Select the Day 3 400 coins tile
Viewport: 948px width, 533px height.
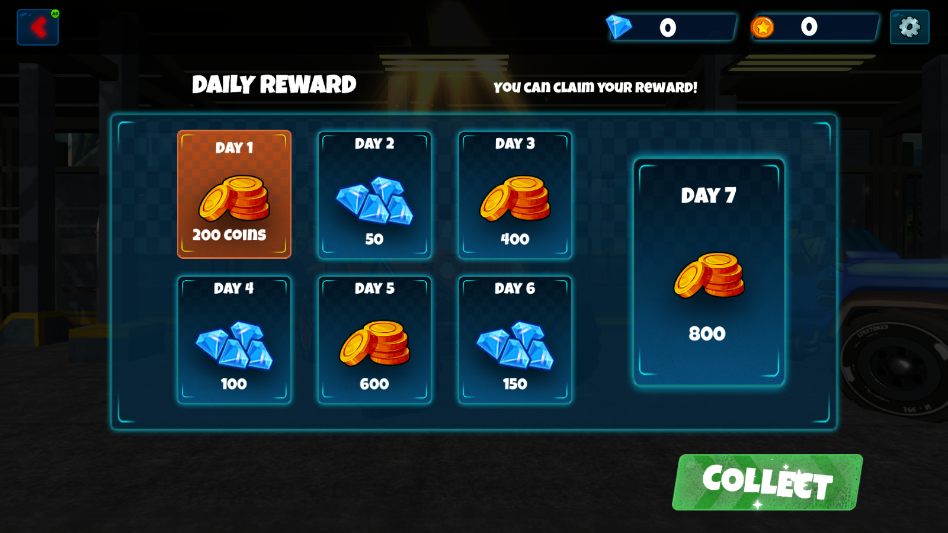point(515,195)
